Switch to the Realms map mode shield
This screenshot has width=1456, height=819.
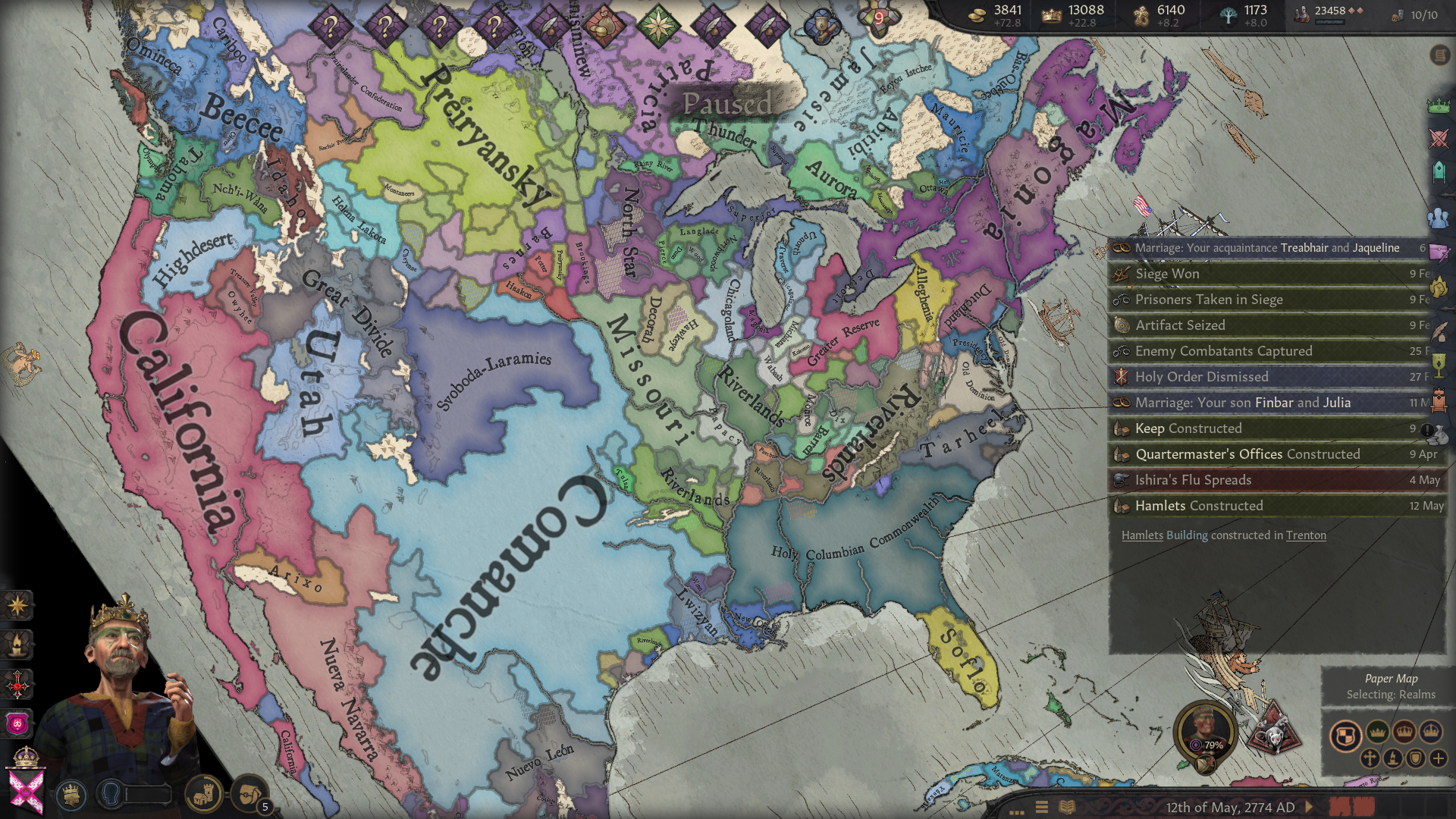coord(1346,733)
